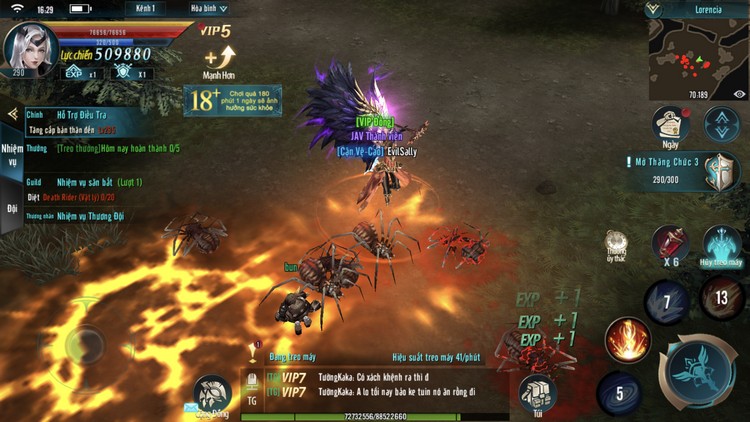Switch to the Đội team tab

click(x=11, y=209)
